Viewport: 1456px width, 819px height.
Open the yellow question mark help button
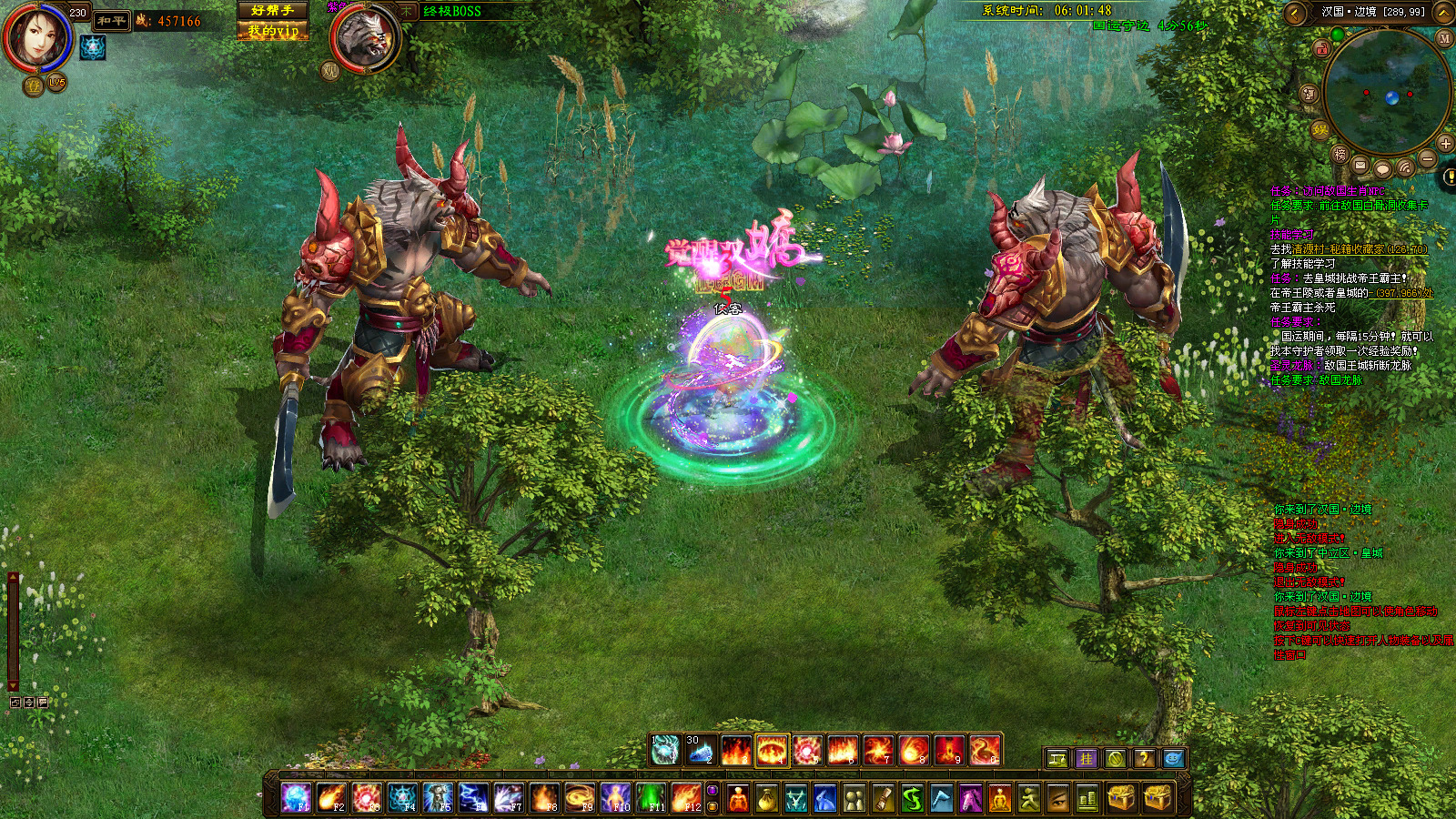coord(1145,758)
